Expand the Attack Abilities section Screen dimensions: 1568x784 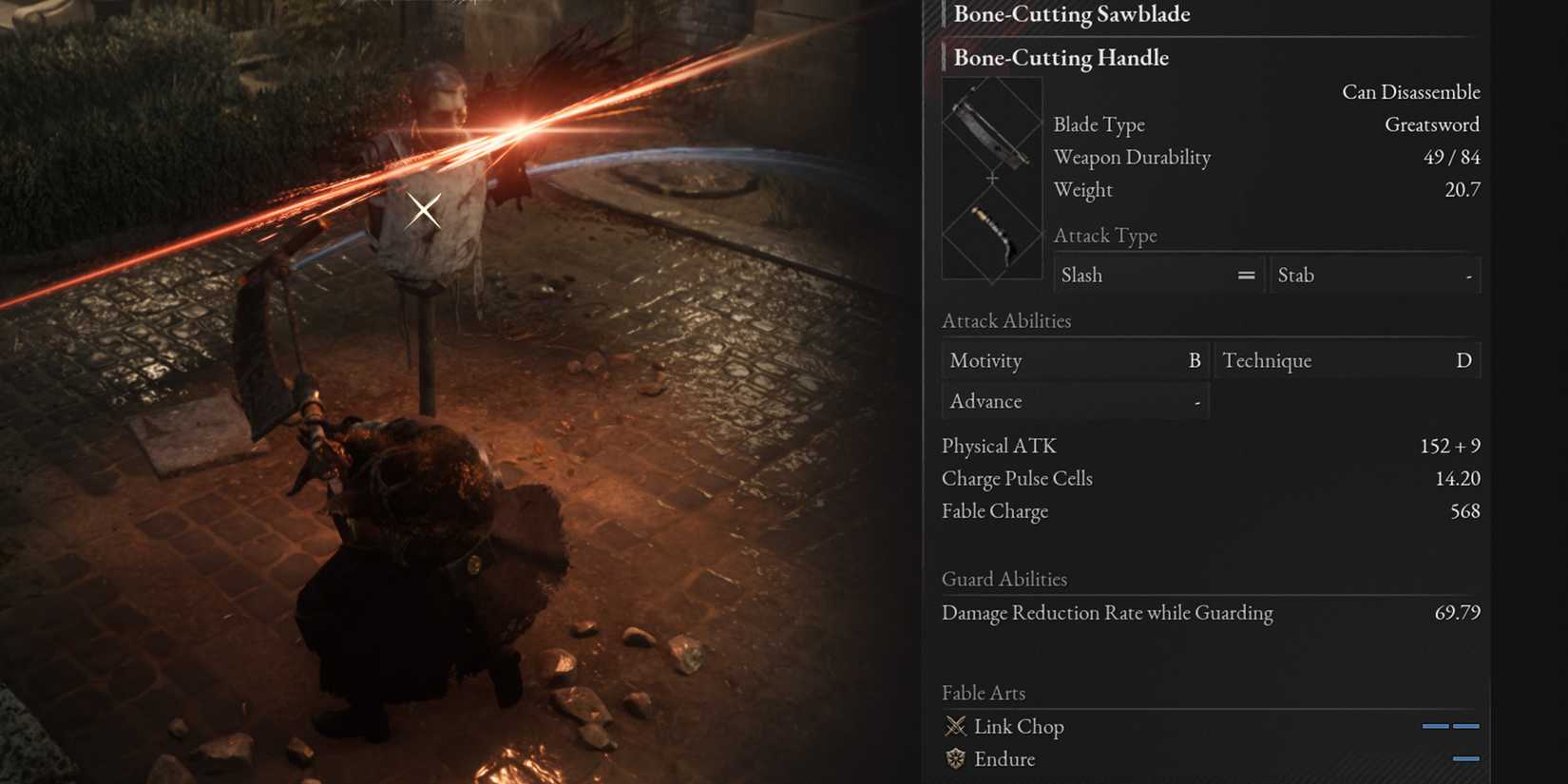(1006, 321)
